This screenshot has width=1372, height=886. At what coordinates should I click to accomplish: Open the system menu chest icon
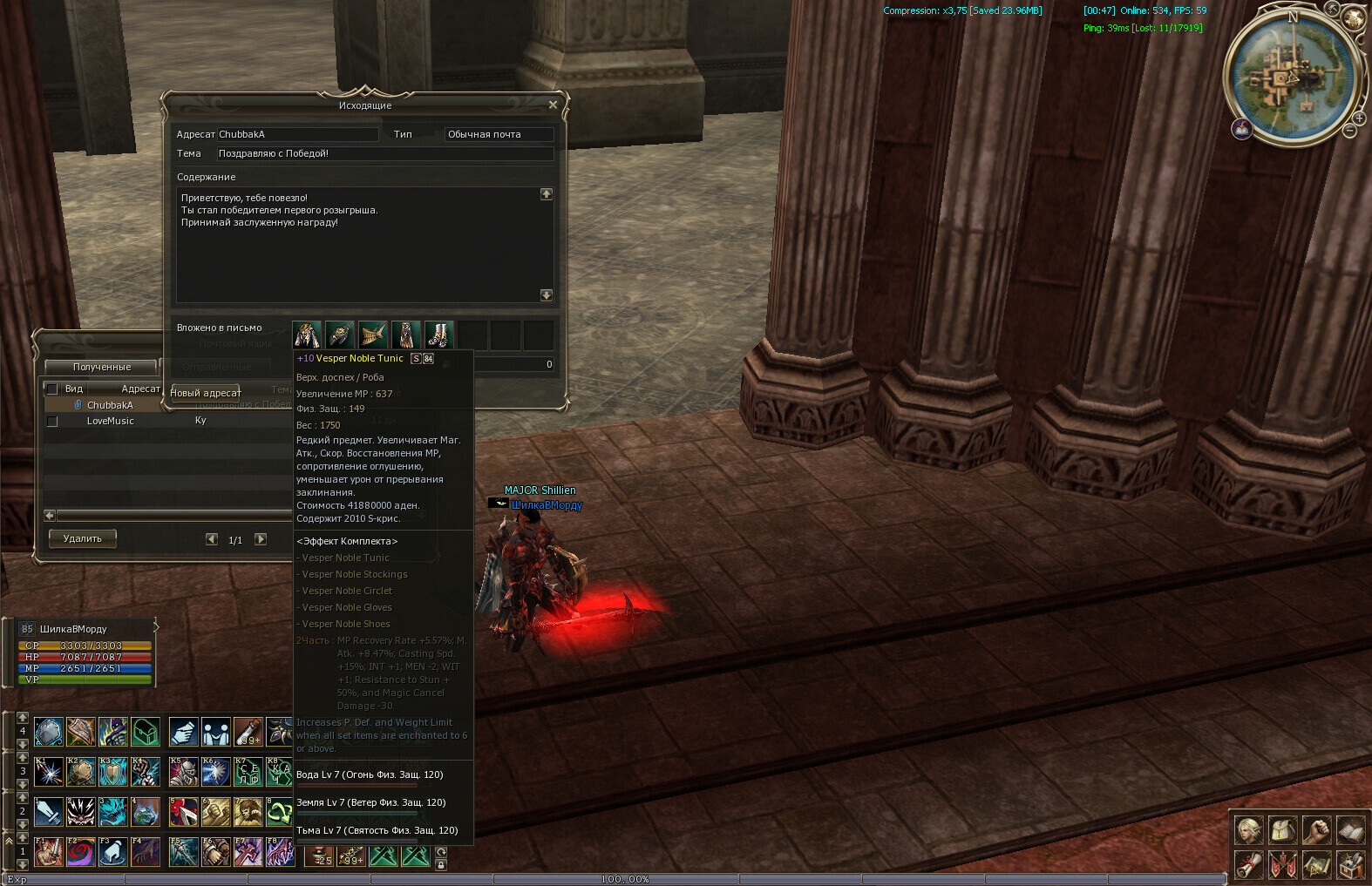point(1350,865)
